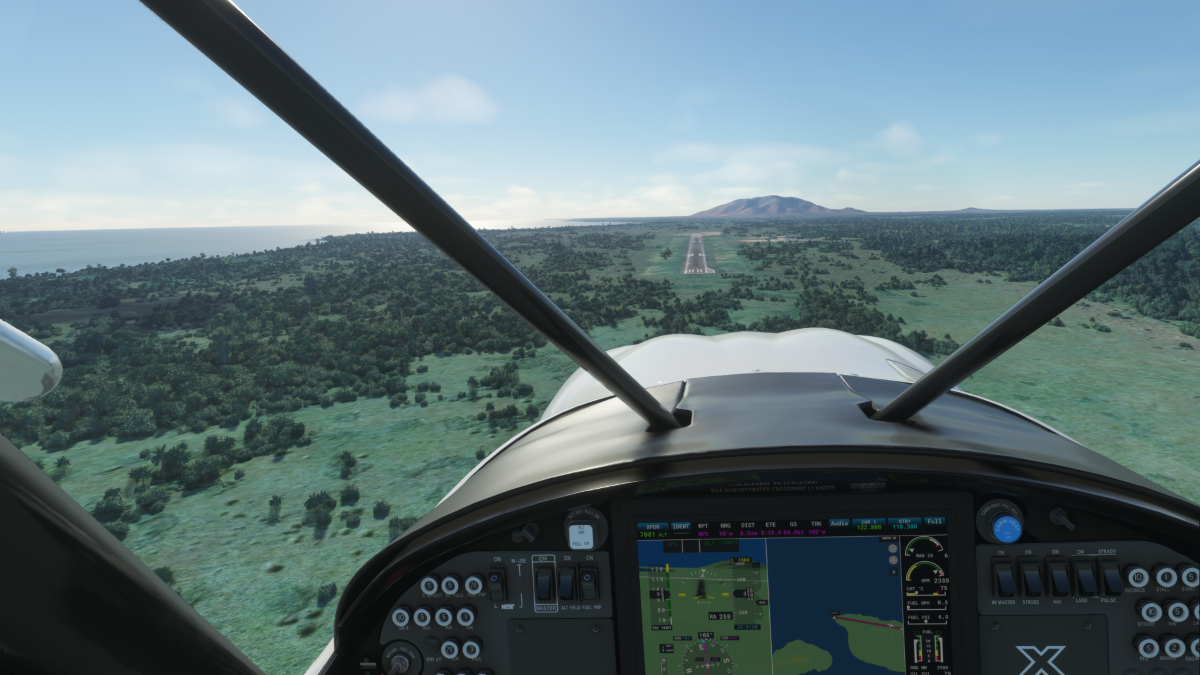
Task: Flip the LAND light switch
Action: (1084, 578)
